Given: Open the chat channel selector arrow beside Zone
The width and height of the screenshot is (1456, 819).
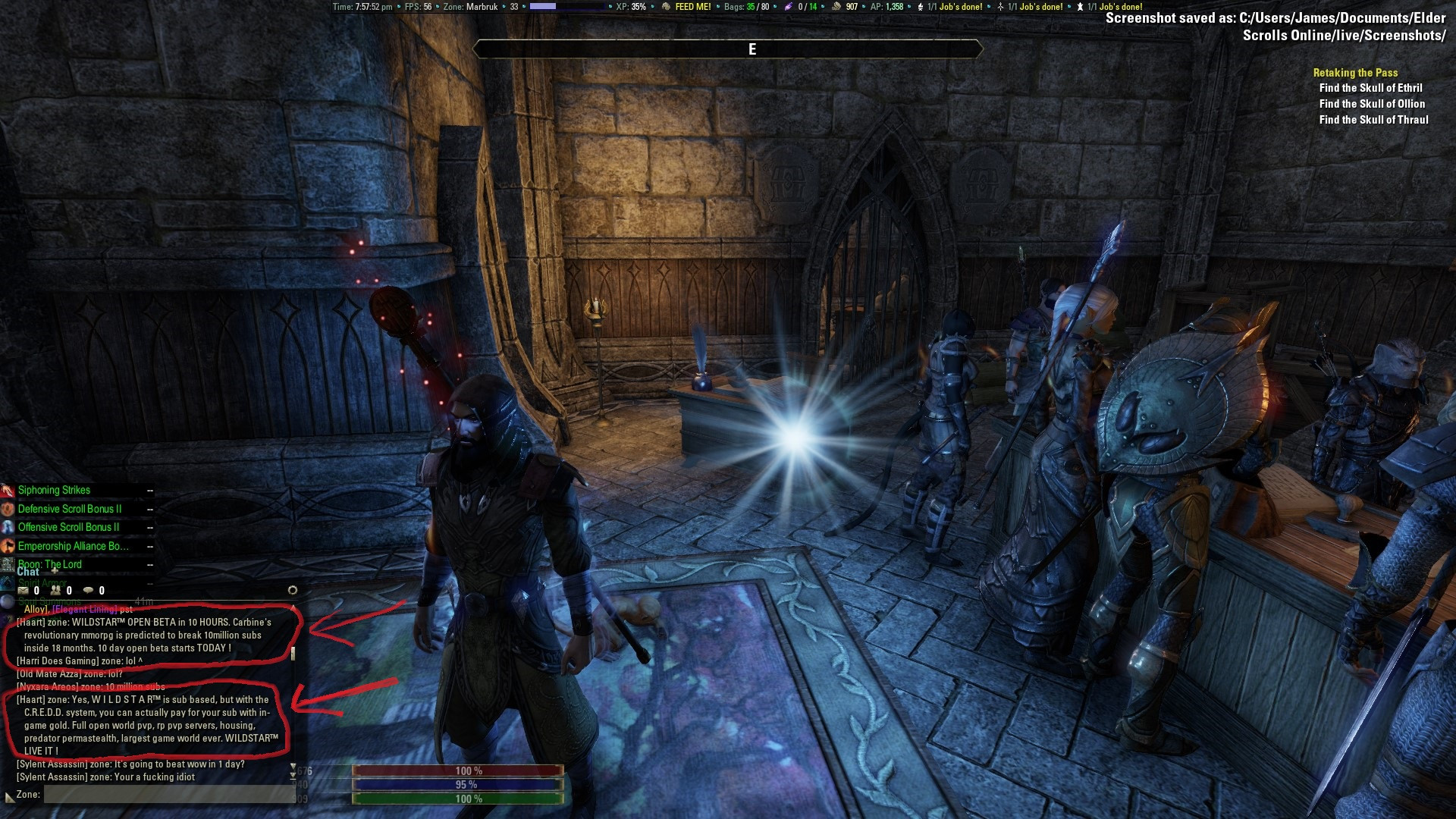Looking at the screenshot, I should pos(9,796).
